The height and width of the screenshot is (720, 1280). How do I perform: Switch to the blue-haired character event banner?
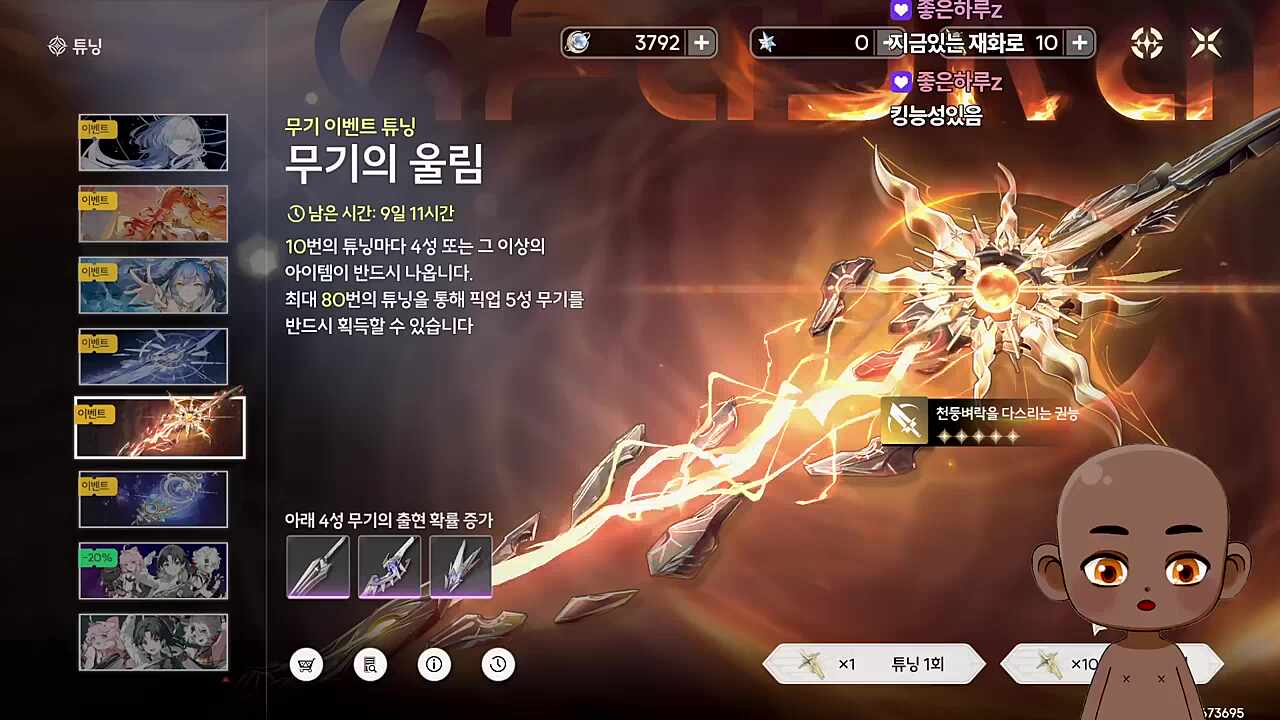point(153,285)
